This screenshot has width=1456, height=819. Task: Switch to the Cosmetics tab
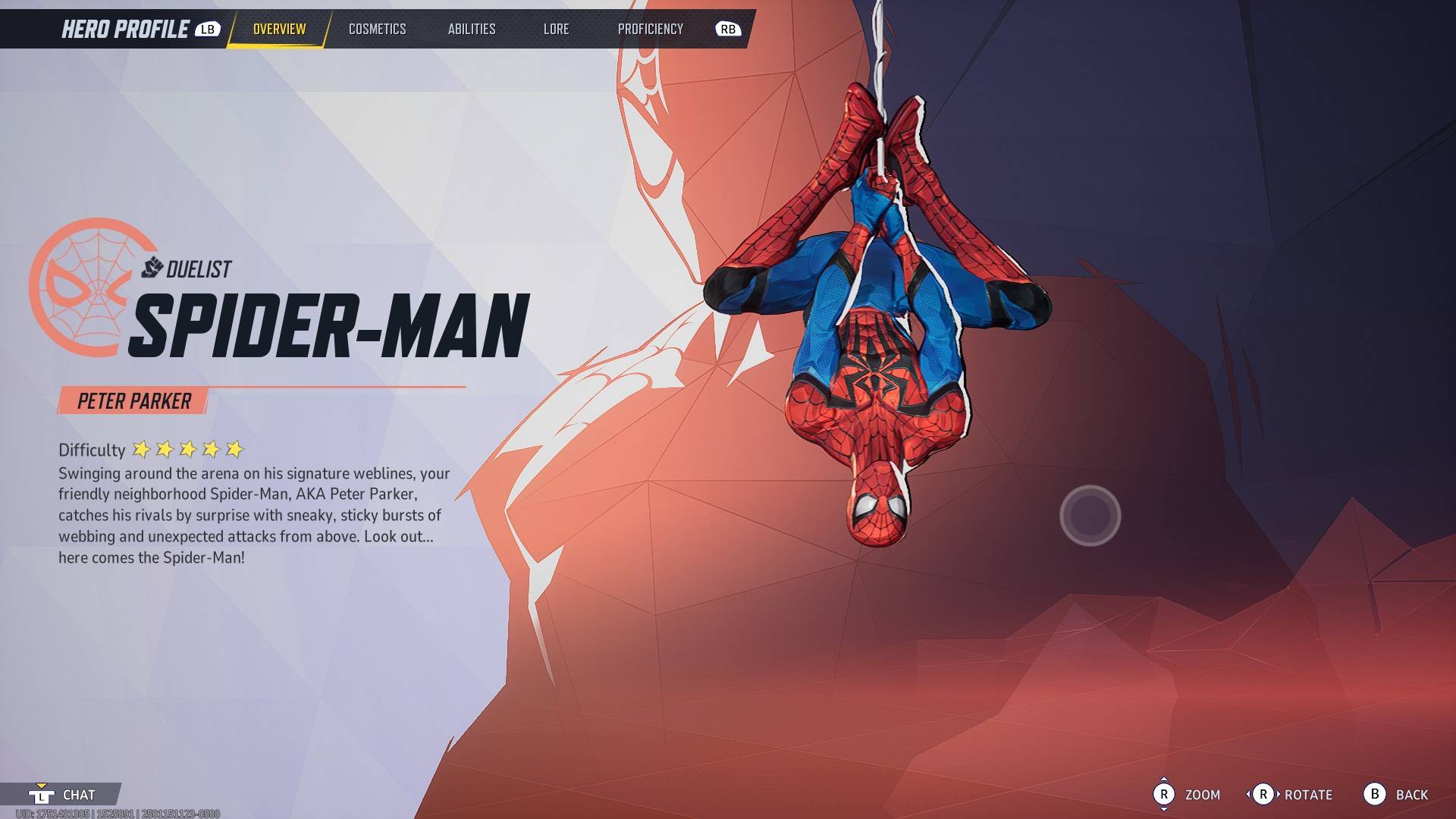click(x=377, y=29)
